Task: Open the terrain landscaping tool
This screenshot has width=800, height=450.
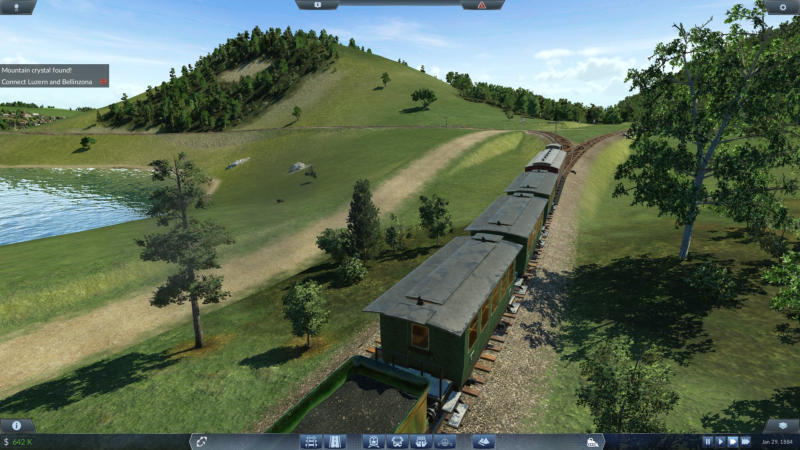Action: (x=484, y=441)
